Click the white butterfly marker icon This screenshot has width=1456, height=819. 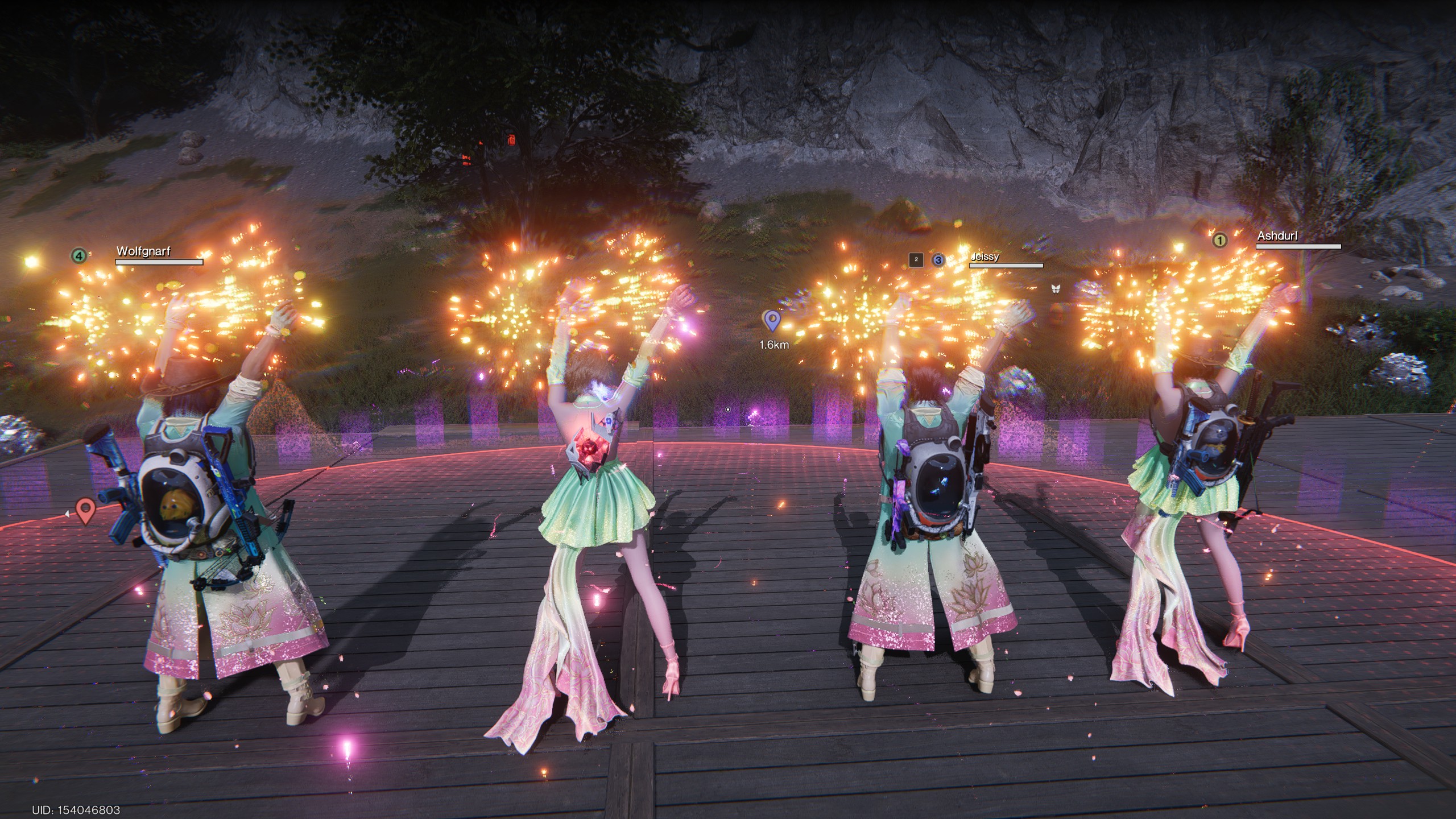(x=1056, y=289)
